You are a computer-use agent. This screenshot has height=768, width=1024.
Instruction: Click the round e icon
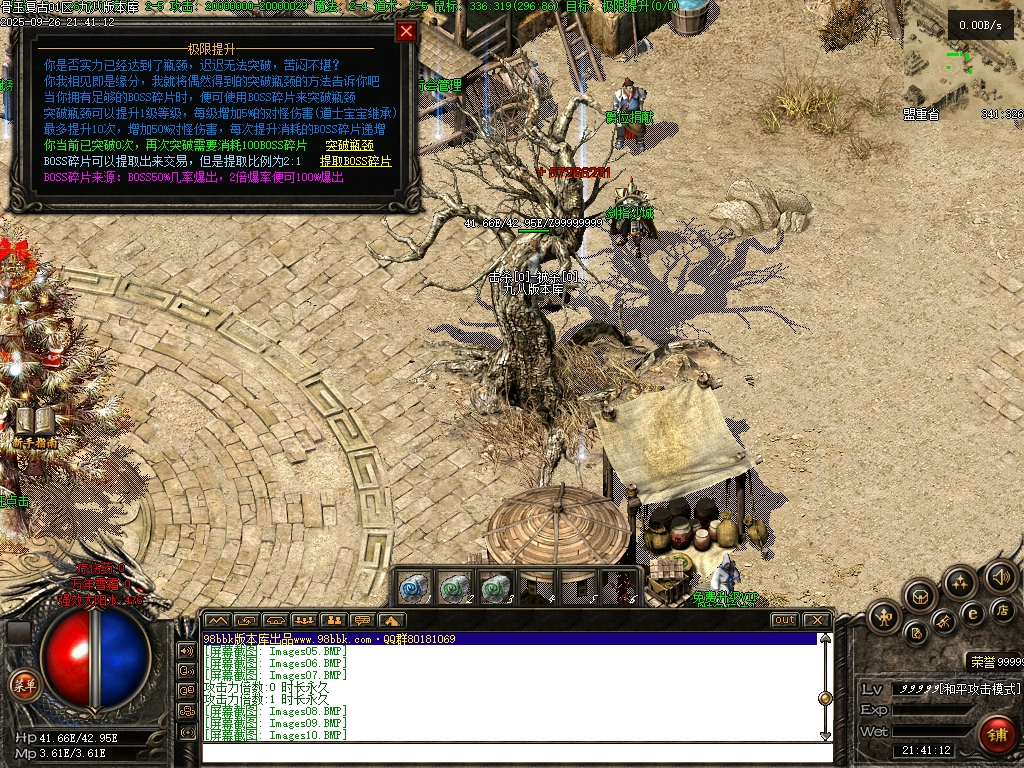[971, 613]
